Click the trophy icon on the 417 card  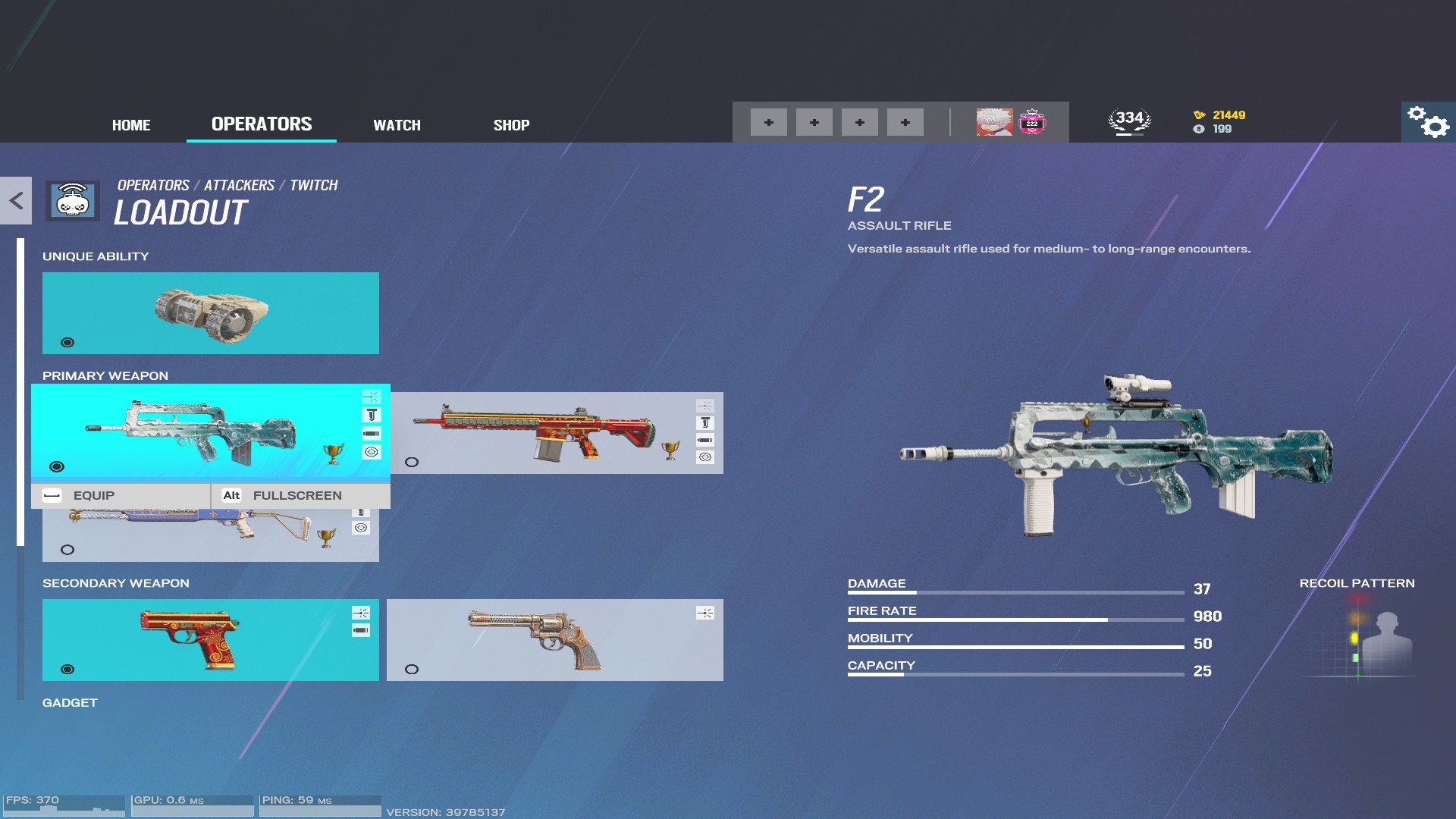click(671, 451)
